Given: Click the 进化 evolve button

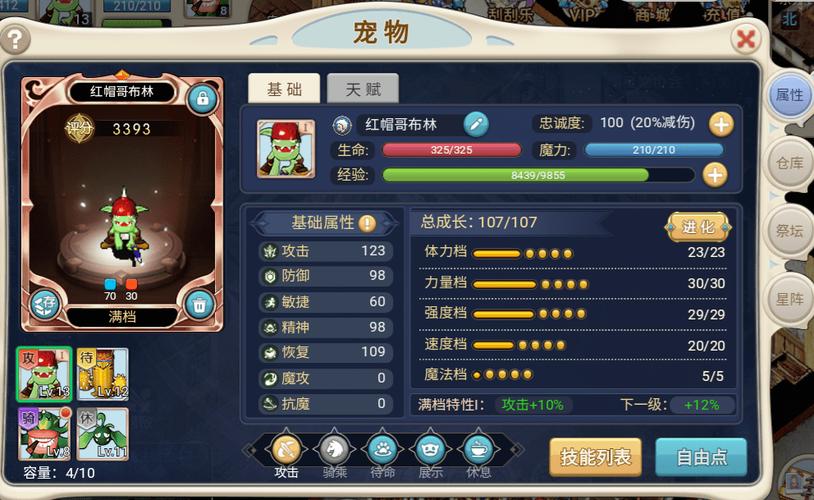Looking at the screenshot, I should (698, 226).
